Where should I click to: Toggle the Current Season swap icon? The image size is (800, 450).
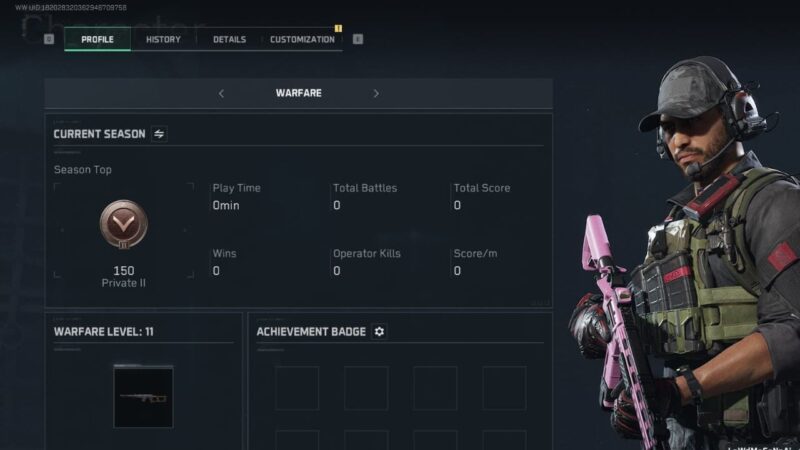click(159, 134)
